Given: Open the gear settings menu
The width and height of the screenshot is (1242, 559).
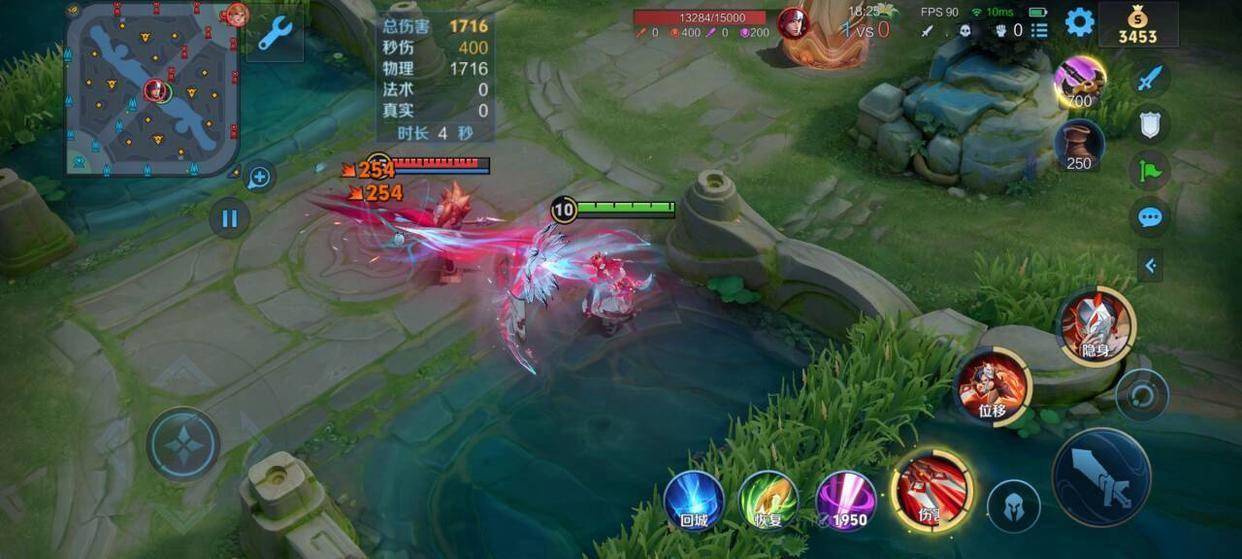Looking at the screenshot, I should (1079, 22).
